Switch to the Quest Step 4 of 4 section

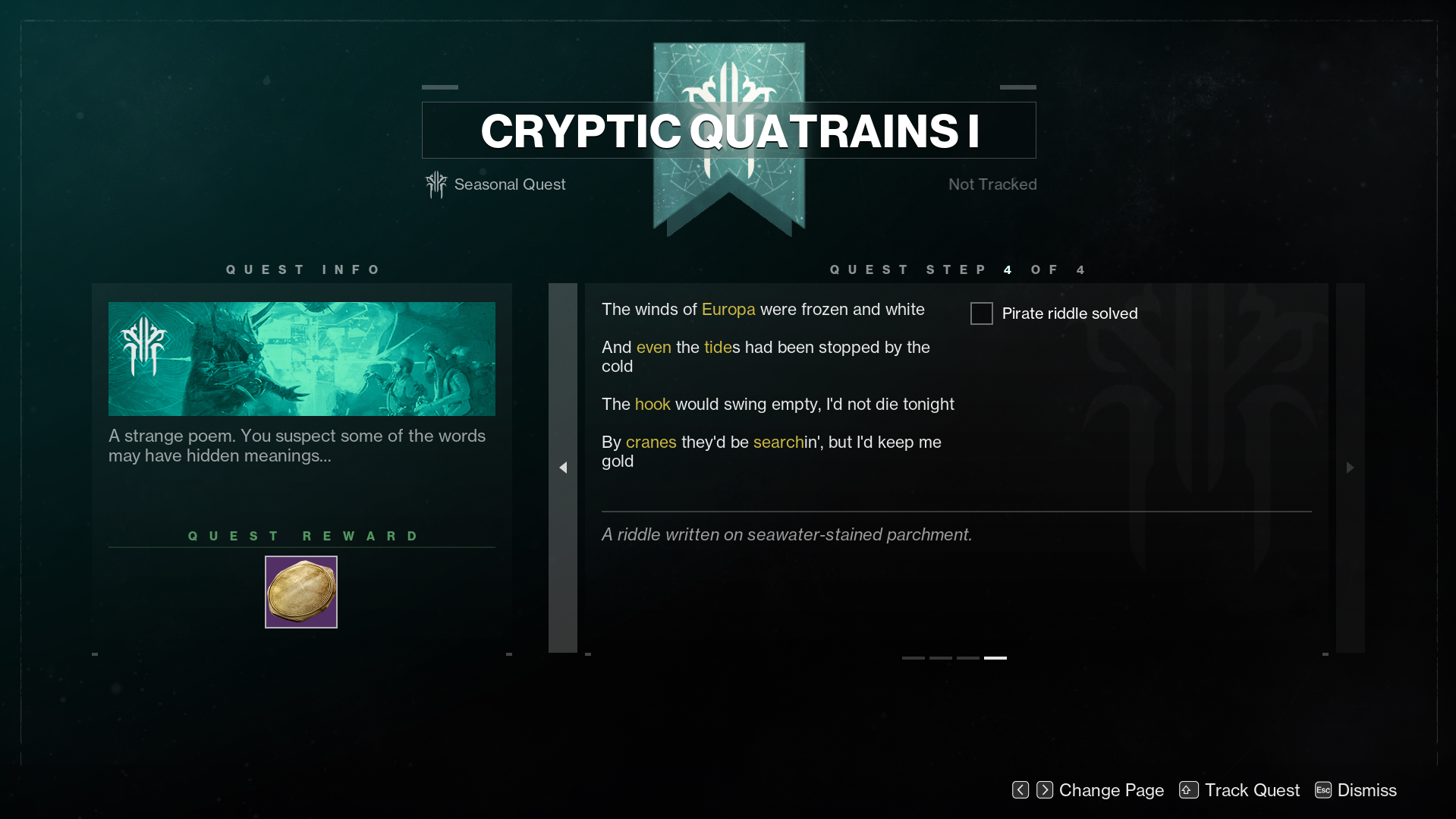click(x=957, y=269)
